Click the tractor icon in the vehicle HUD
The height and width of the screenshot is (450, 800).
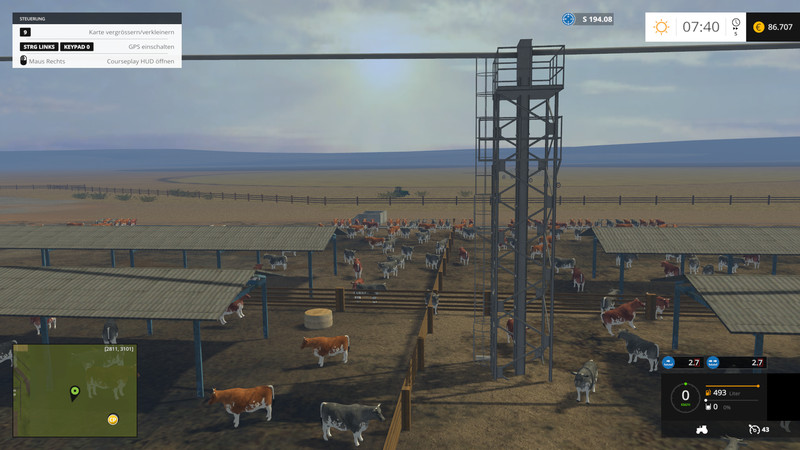(x=701, y=430)
